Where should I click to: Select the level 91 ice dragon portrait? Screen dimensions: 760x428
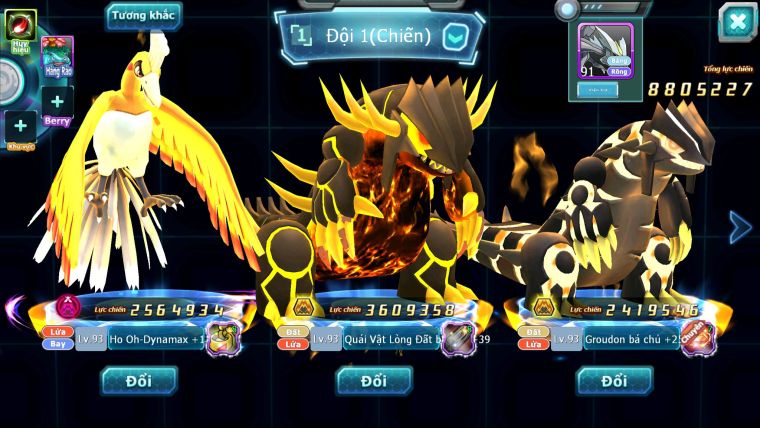tap(606, 50)
